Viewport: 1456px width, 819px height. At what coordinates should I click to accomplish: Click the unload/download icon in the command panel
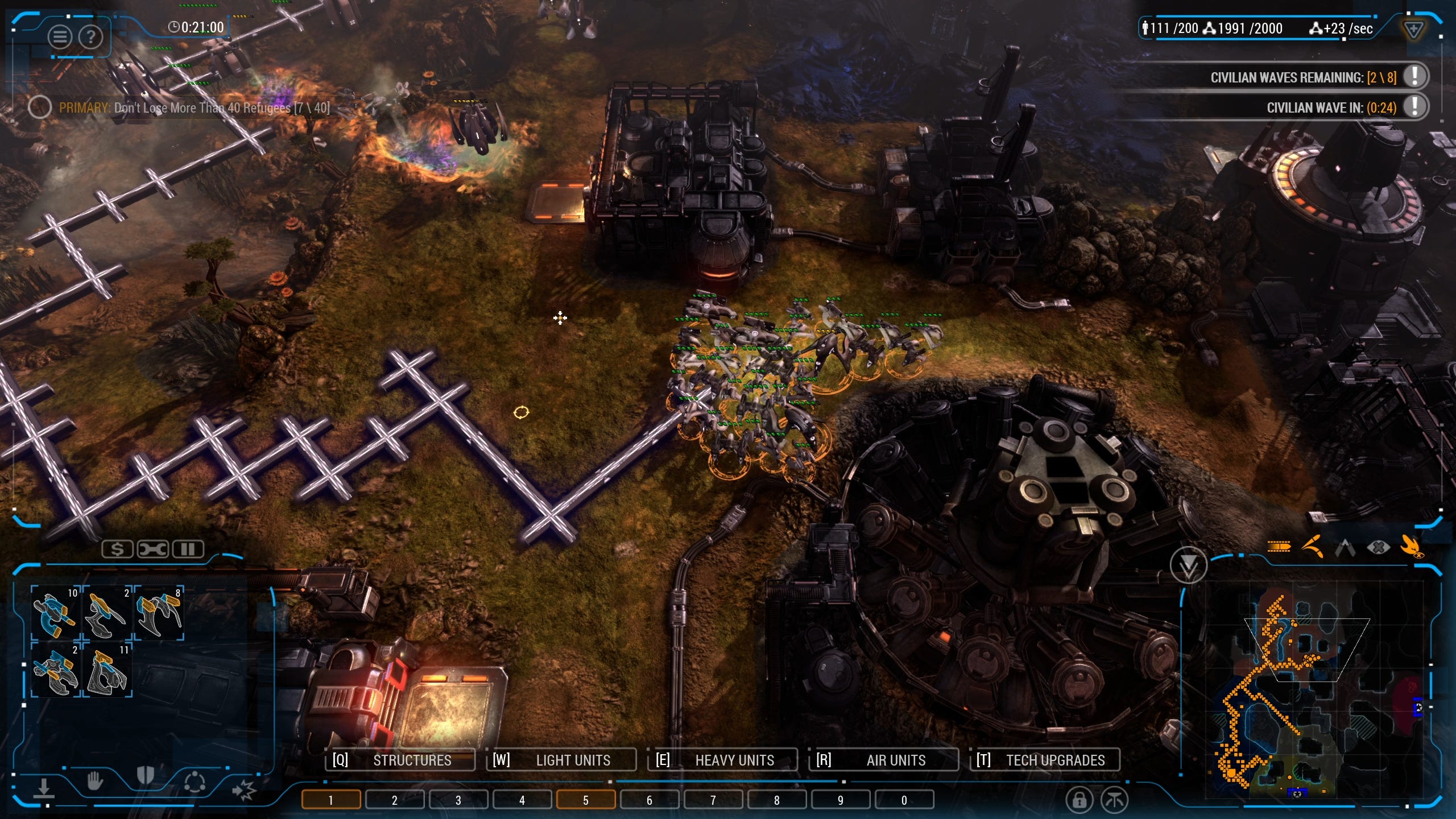pos(44,789)
